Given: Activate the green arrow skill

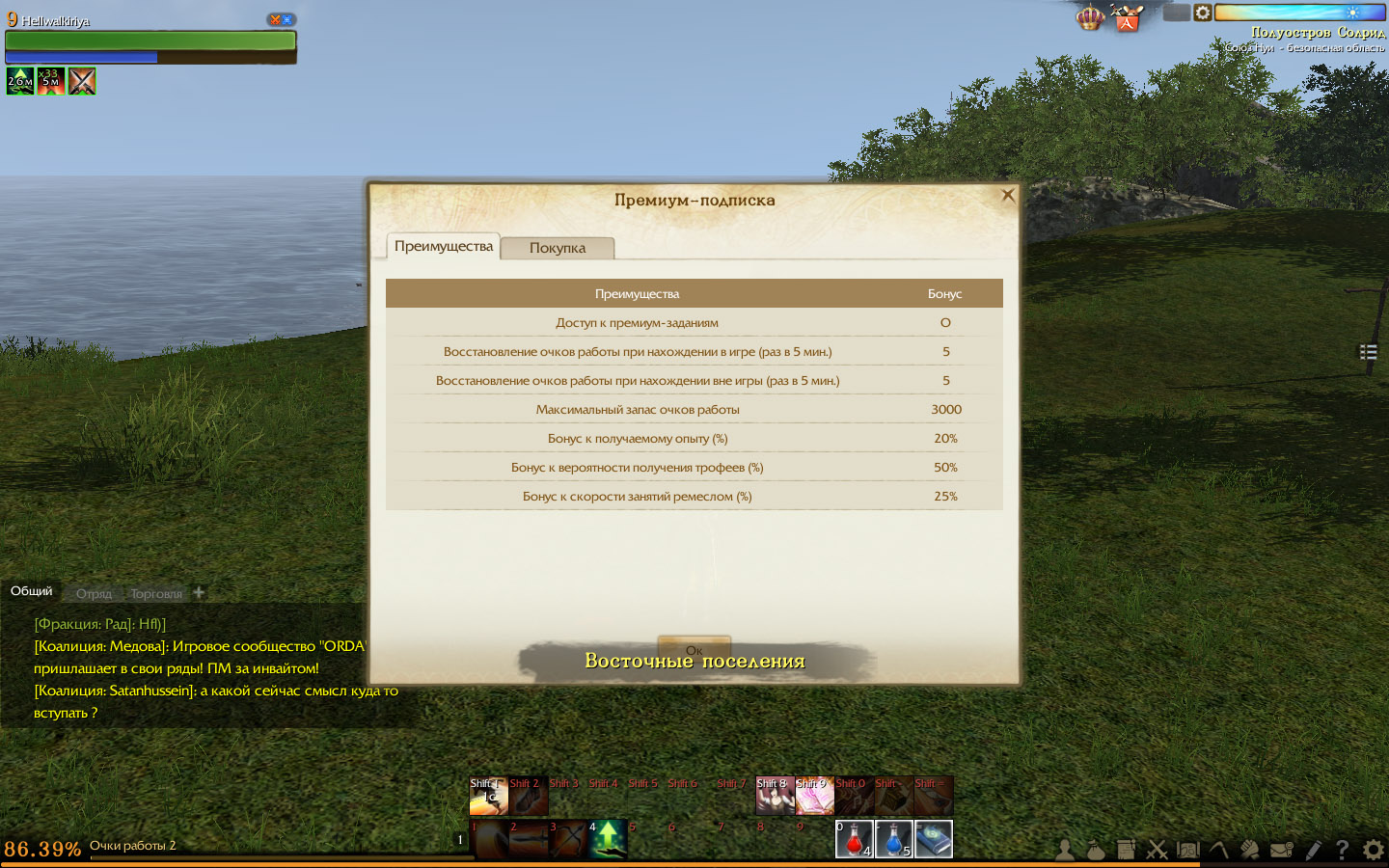Looking at the screenshot, I should click(x=608, y=839).
